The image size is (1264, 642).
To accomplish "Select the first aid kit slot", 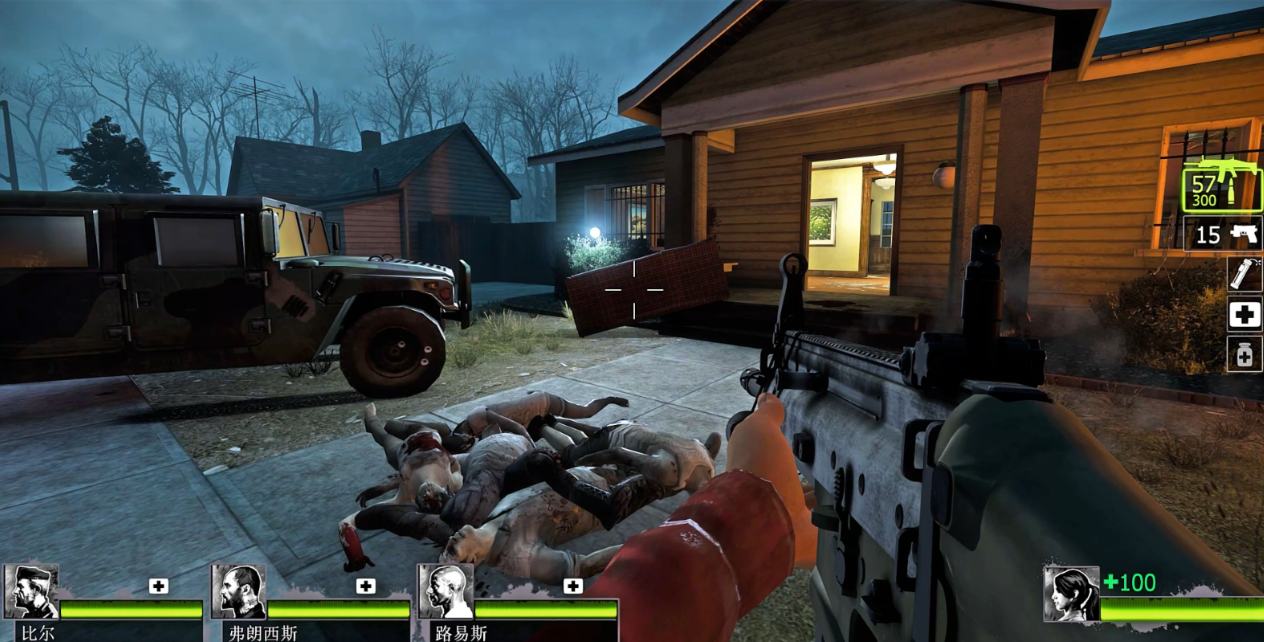I will click(x=1245, y=314).
